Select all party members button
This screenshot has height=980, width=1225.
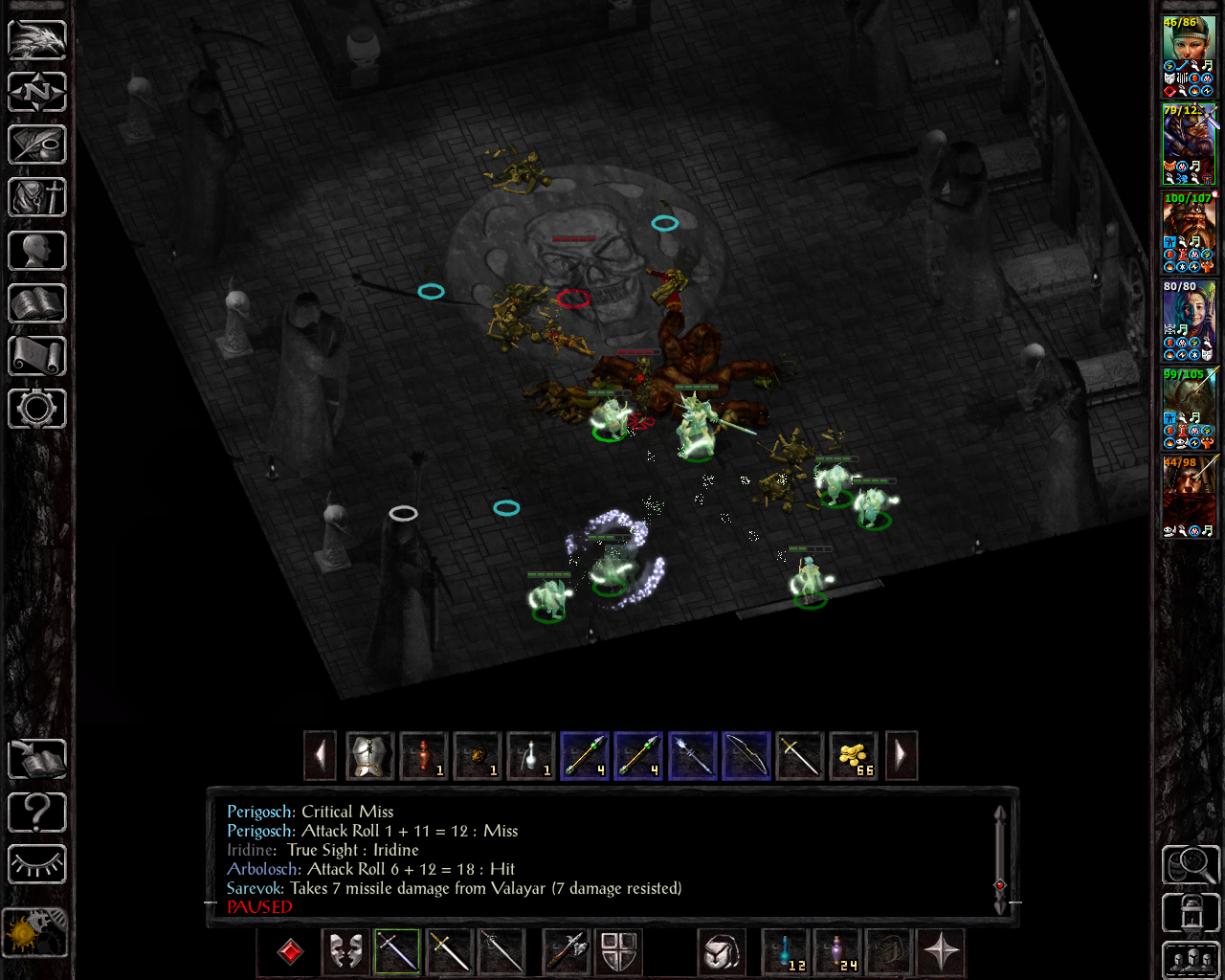click(x=1191, y=961)
